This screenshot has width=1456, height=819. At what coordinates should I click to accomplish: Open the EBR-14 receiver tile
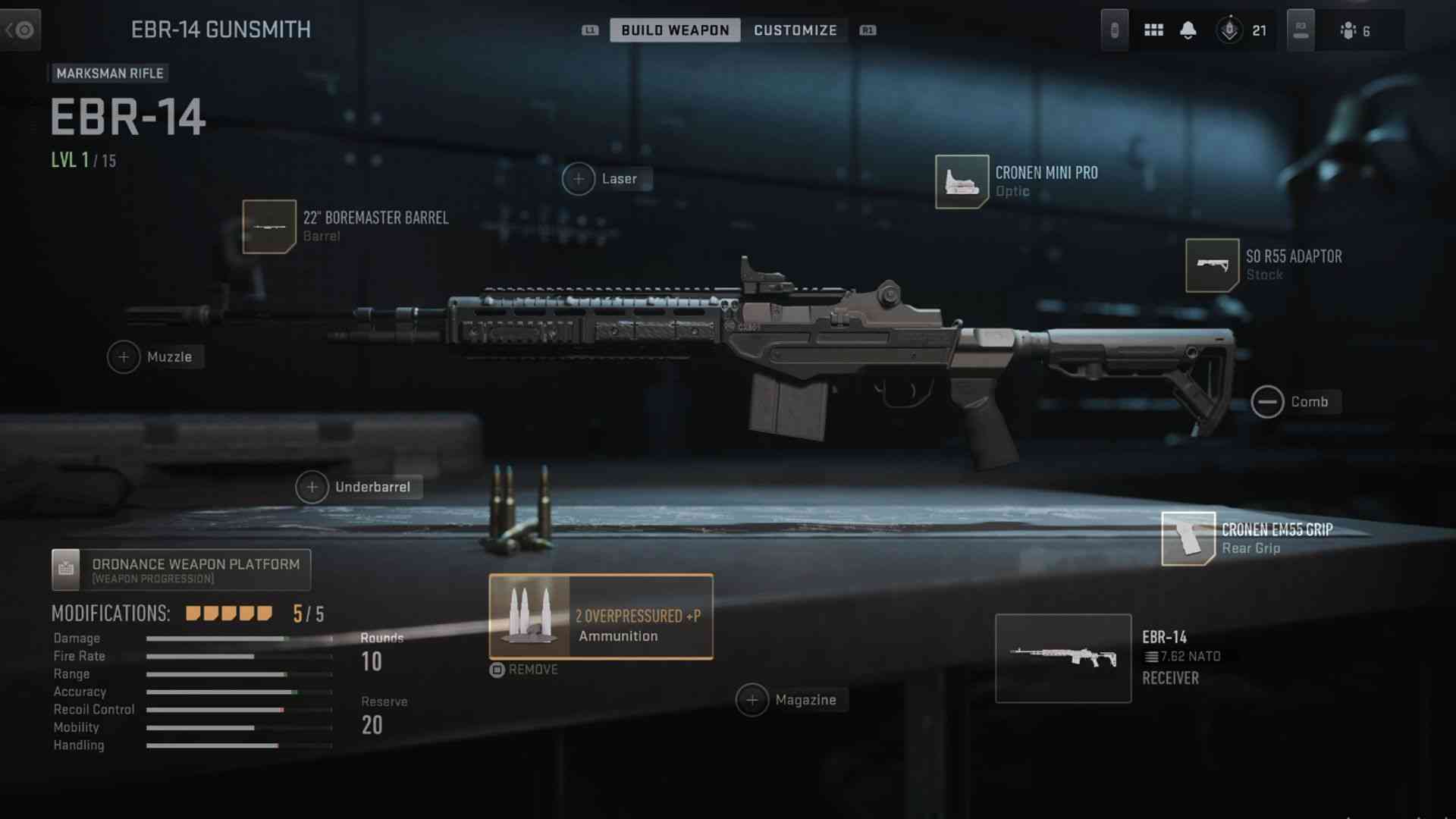click(1063, 658)
